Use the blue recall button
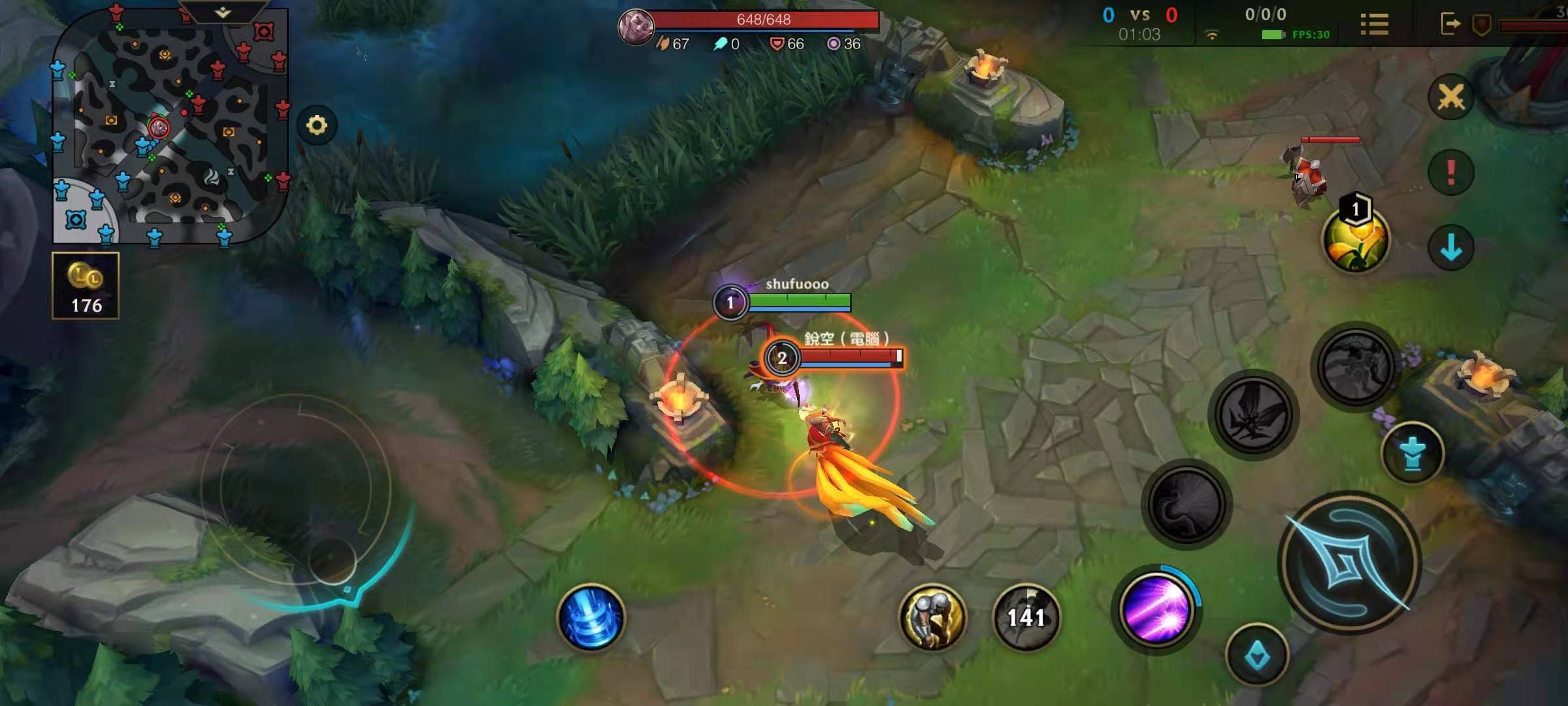This screenshot has width=1568, height=706. tap(591, 618)
